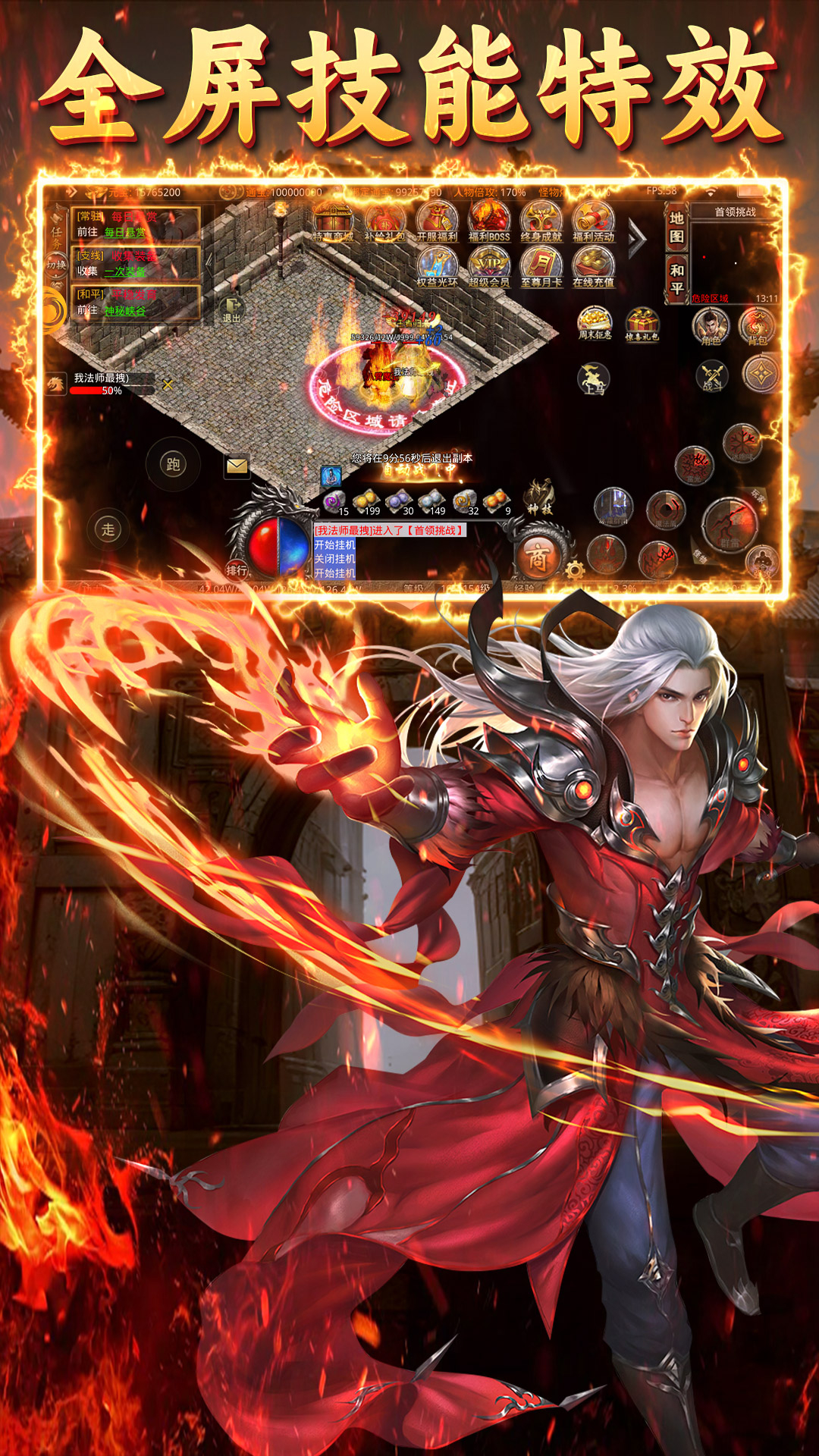Viewport: 819px width, 1456px height.
Task: Open the 至尊月卡 monthly card icon
Action: [541, 268]
